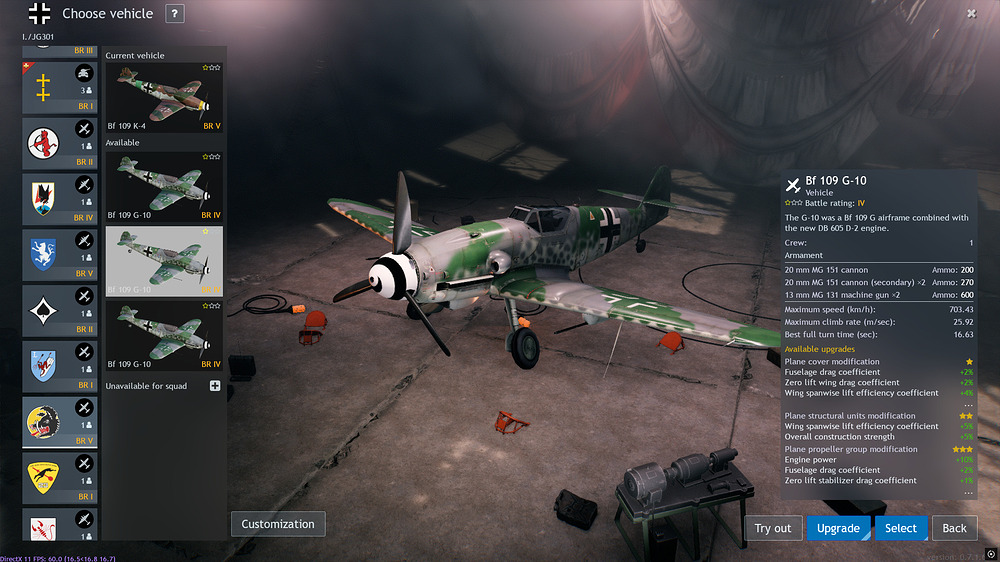The height and width of the screenshot is (562, 1000).
Task: Open the question mark help button
Action: 175,14
